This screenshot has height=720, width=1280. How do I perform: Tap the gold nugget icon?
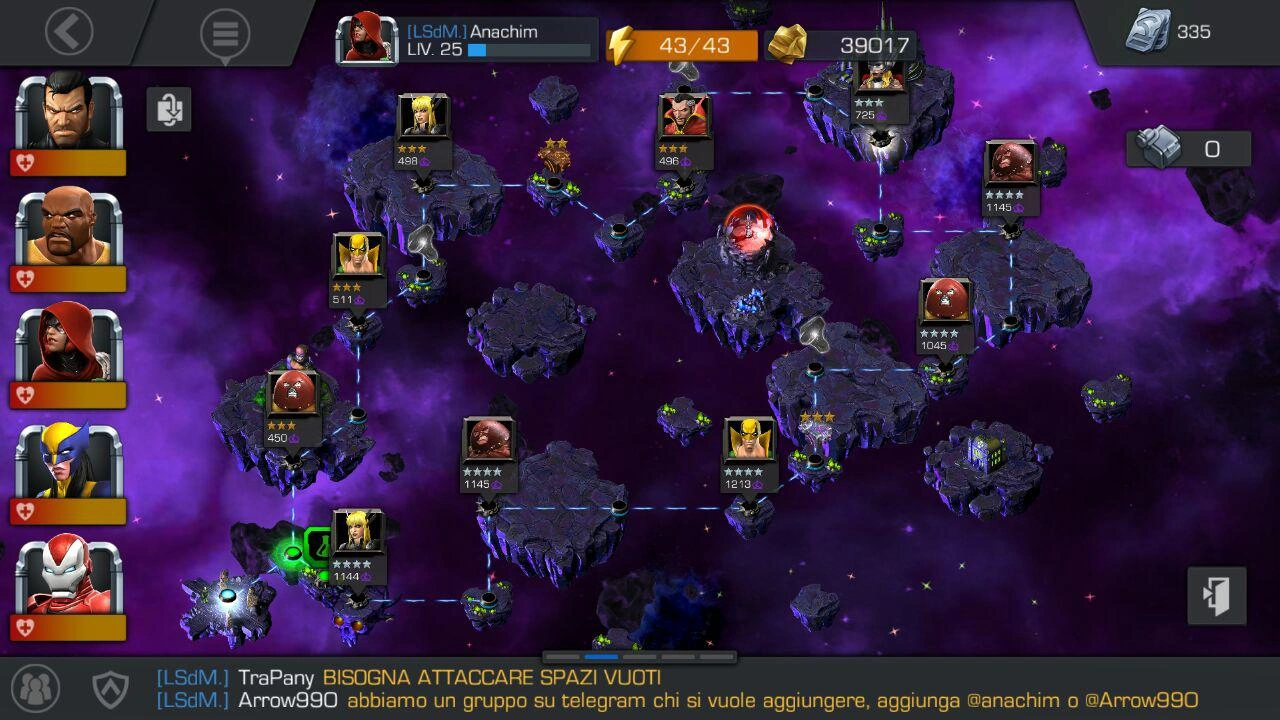point(788,45)
